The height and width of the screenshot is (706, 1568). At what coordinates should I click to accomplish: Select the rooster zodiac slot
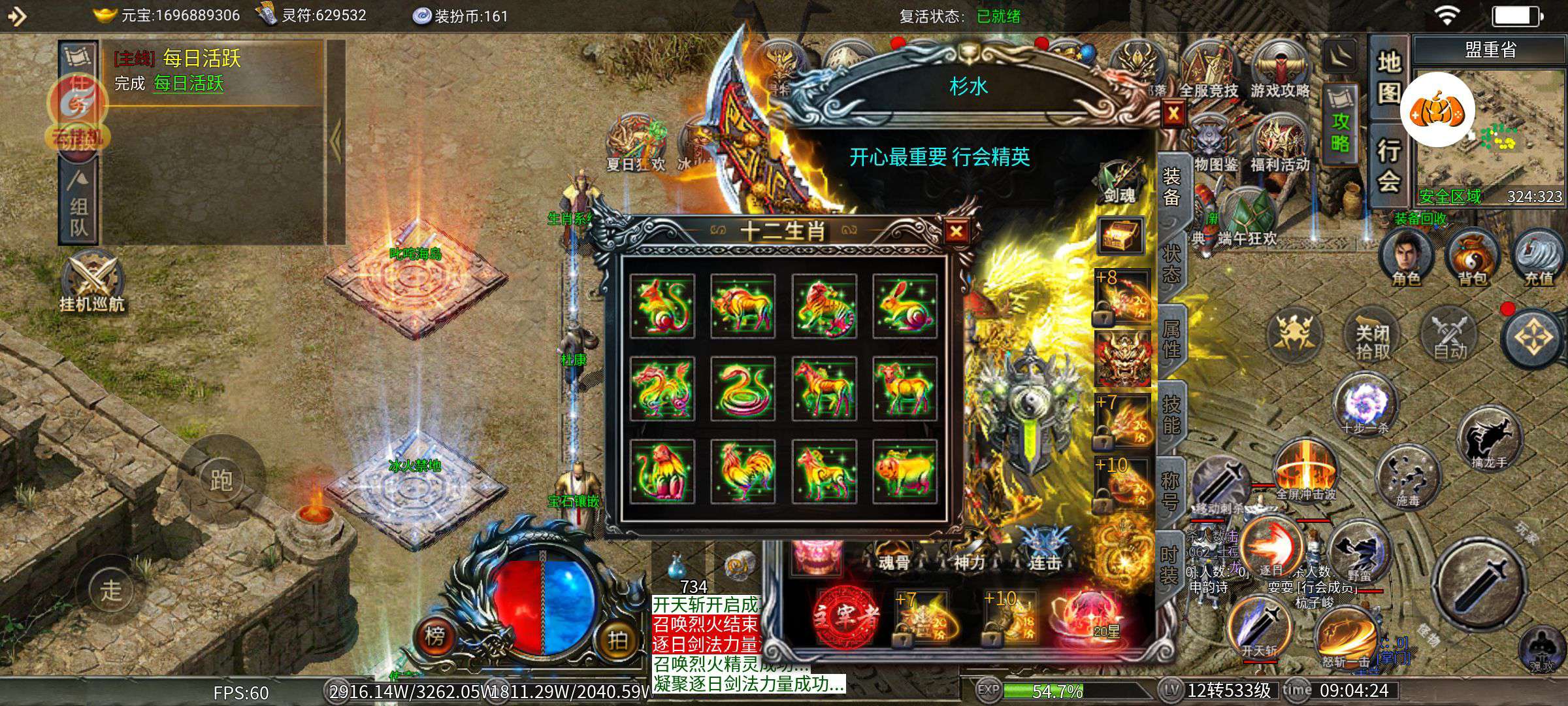click(x=743, y=471)
